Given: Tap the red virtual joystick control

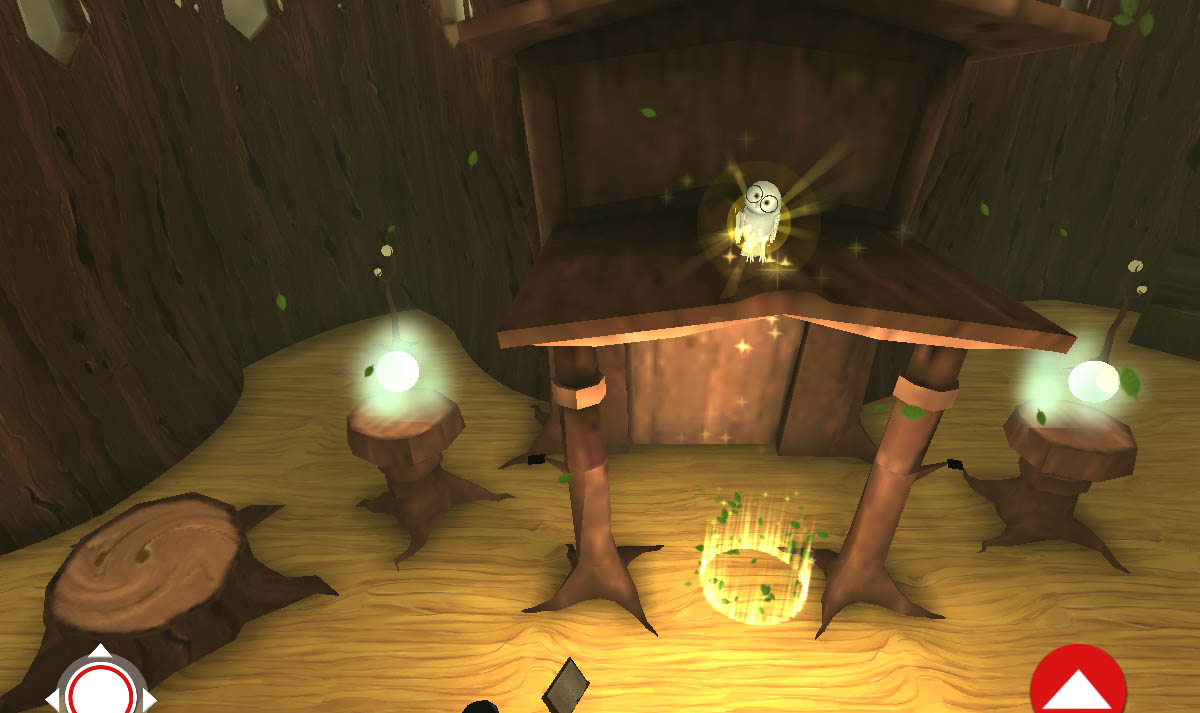Looking at the screenshot, I should [100, 690].
